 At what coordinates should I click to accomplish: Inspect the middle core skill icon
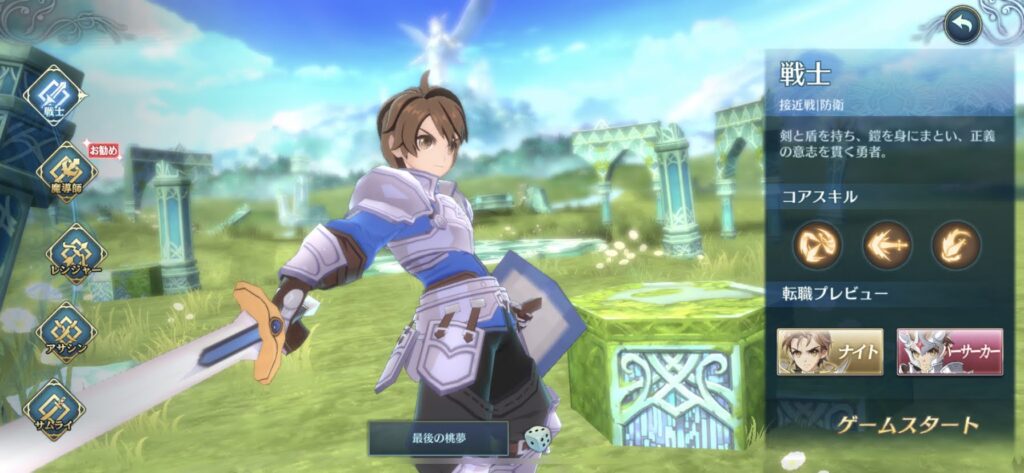tap(887, 245)
